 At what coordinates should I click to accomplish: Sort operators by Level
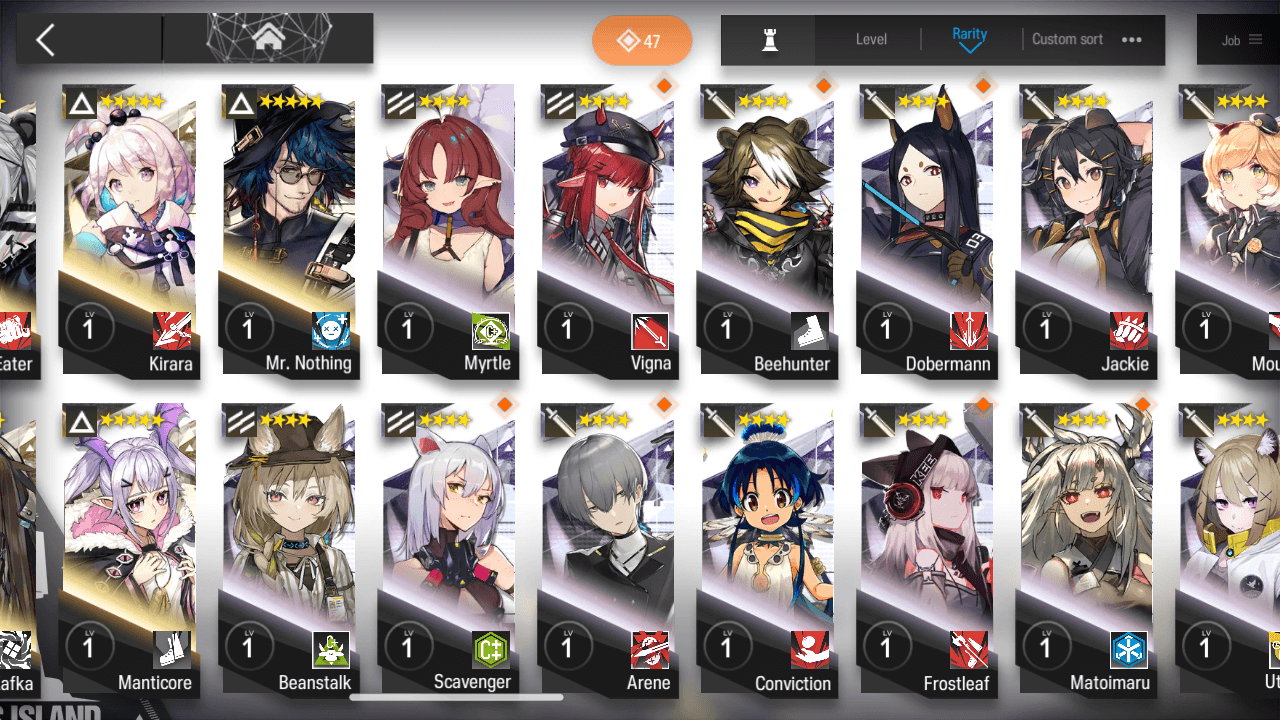coord(871,40)
